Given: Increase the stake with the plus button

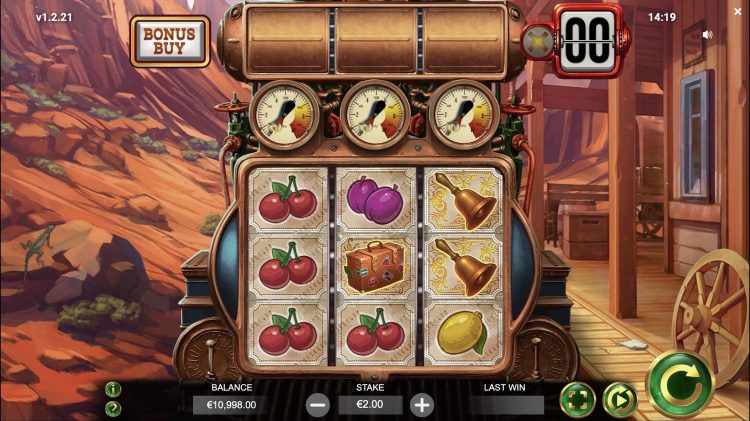Looking at the screenshot, I should pyautogui.click(x=422, y=405).
